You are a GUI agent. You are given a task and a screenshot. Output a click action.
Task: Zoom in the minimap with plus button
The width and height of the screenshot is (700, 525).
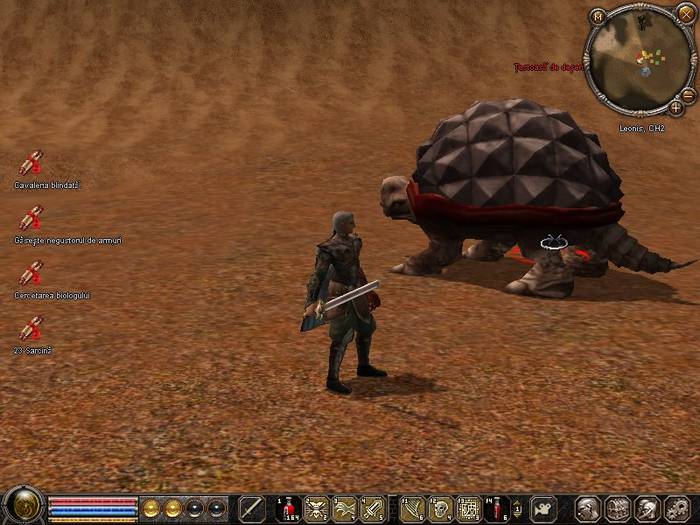click(676, 106)
